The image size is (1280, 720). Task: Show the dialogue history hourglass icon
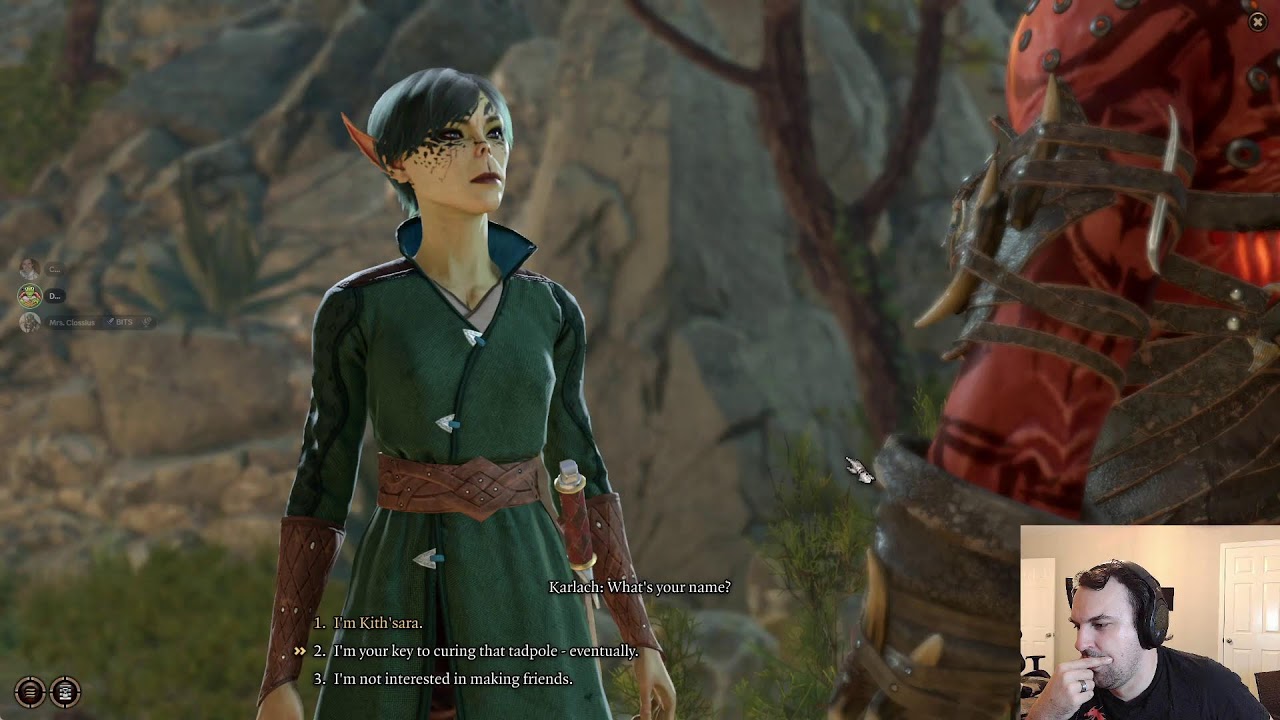(65, 691)
